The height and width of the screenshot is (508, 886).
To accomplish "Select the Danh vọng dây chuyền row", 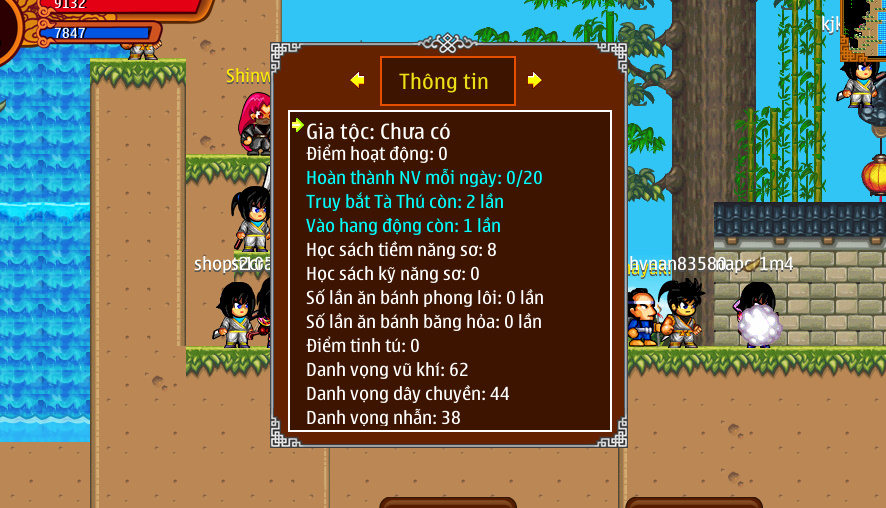I will [x=407, y=394].
